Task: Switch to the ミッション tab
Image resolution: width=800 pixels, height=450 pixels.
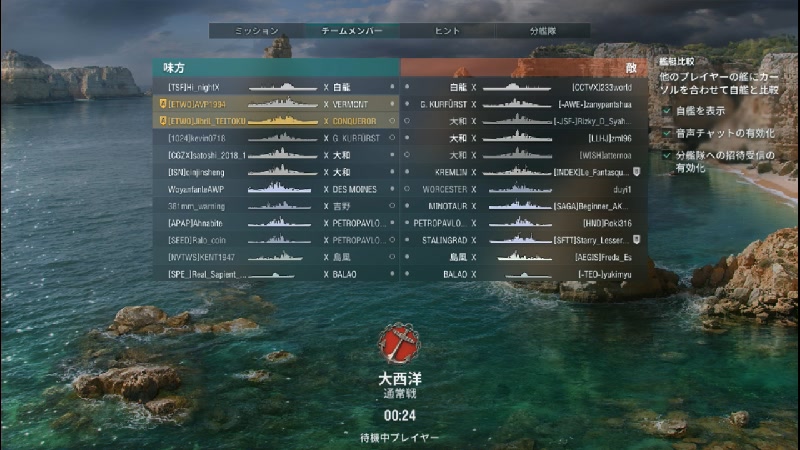Action: point(256,31)
